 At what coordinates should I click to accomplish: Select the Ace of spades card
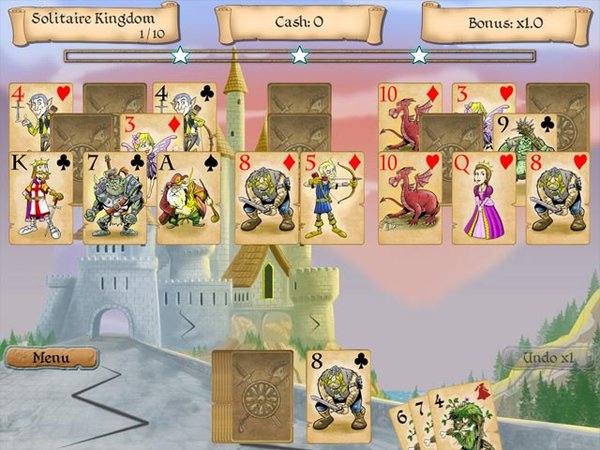point(188,200)
